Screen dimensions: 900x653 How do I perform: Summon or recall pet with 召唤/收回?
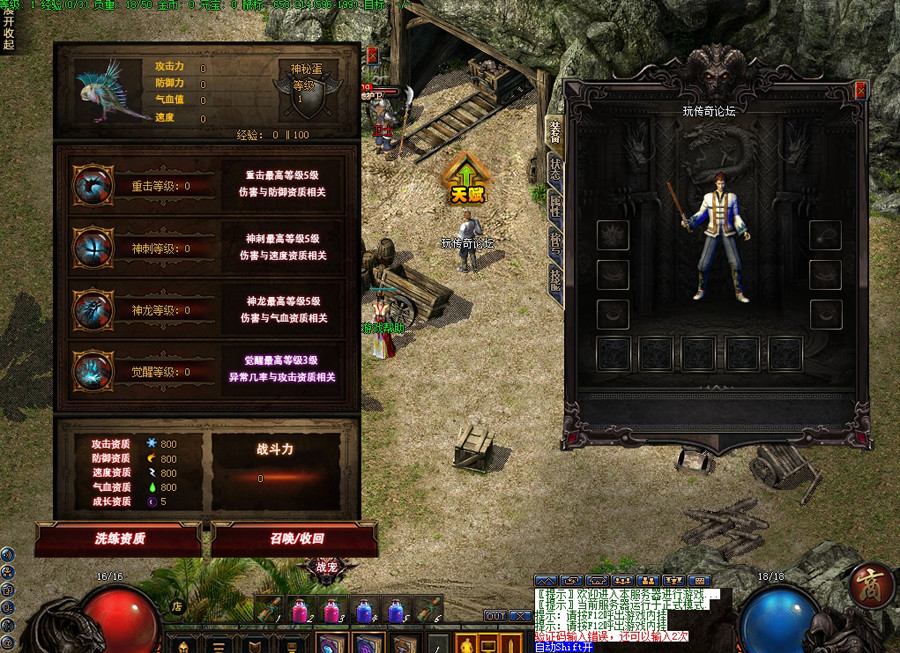click(296, 538)
